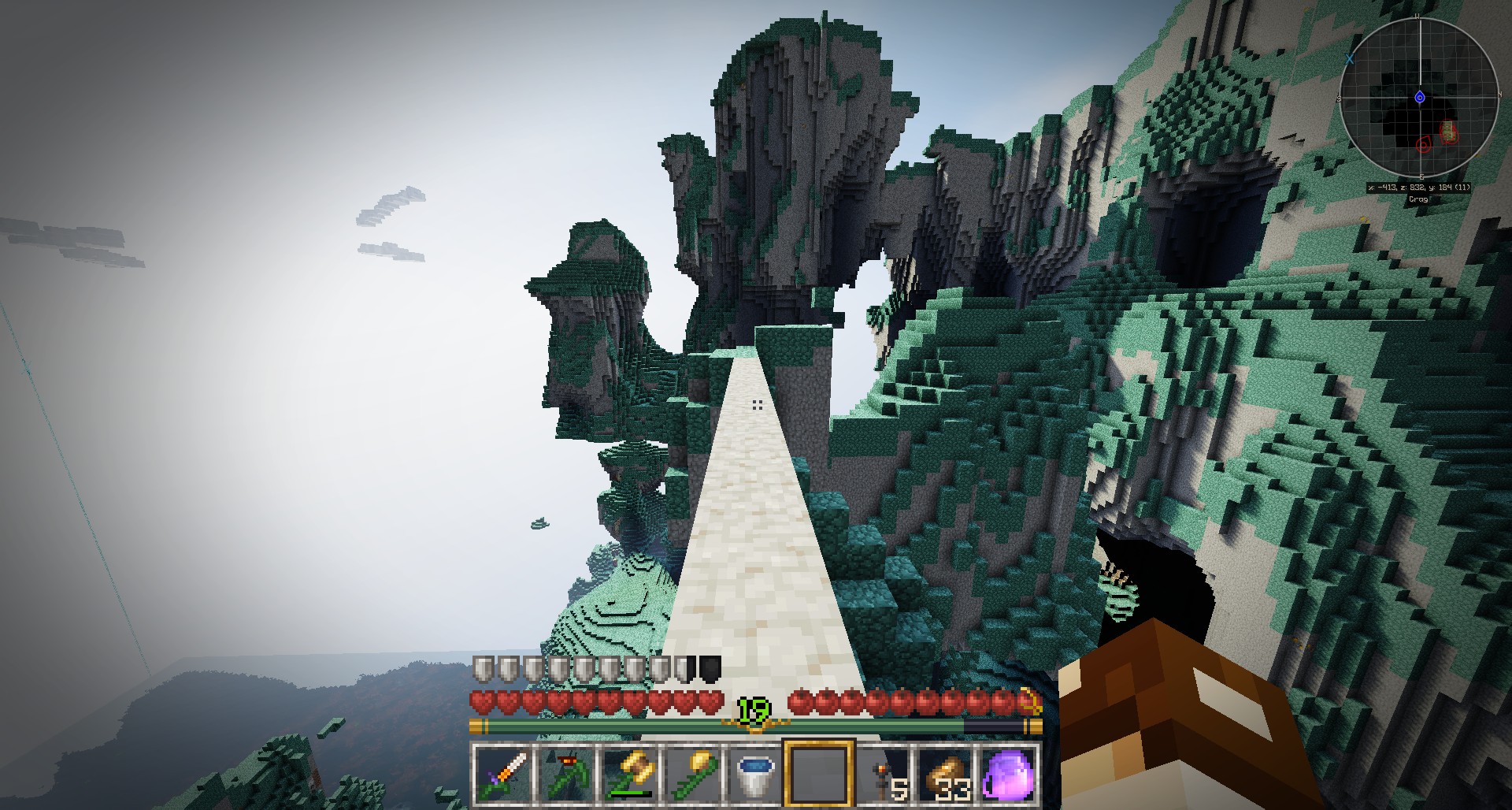Select the green pickaxe hotbar slot
1512x810 pixels.
coord(567,775)
